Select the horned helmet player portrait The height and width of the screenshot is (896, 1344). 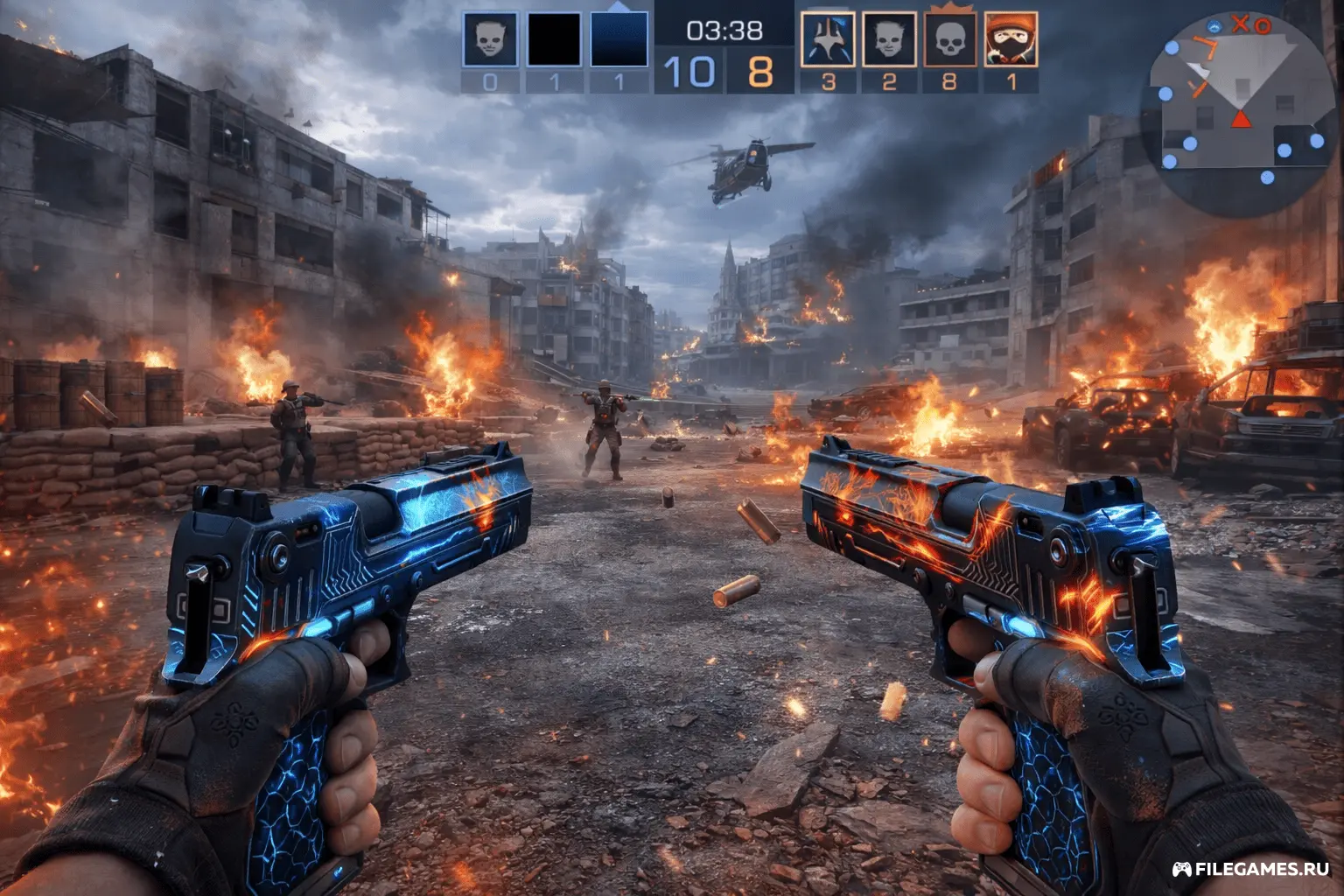click(828, 39)
